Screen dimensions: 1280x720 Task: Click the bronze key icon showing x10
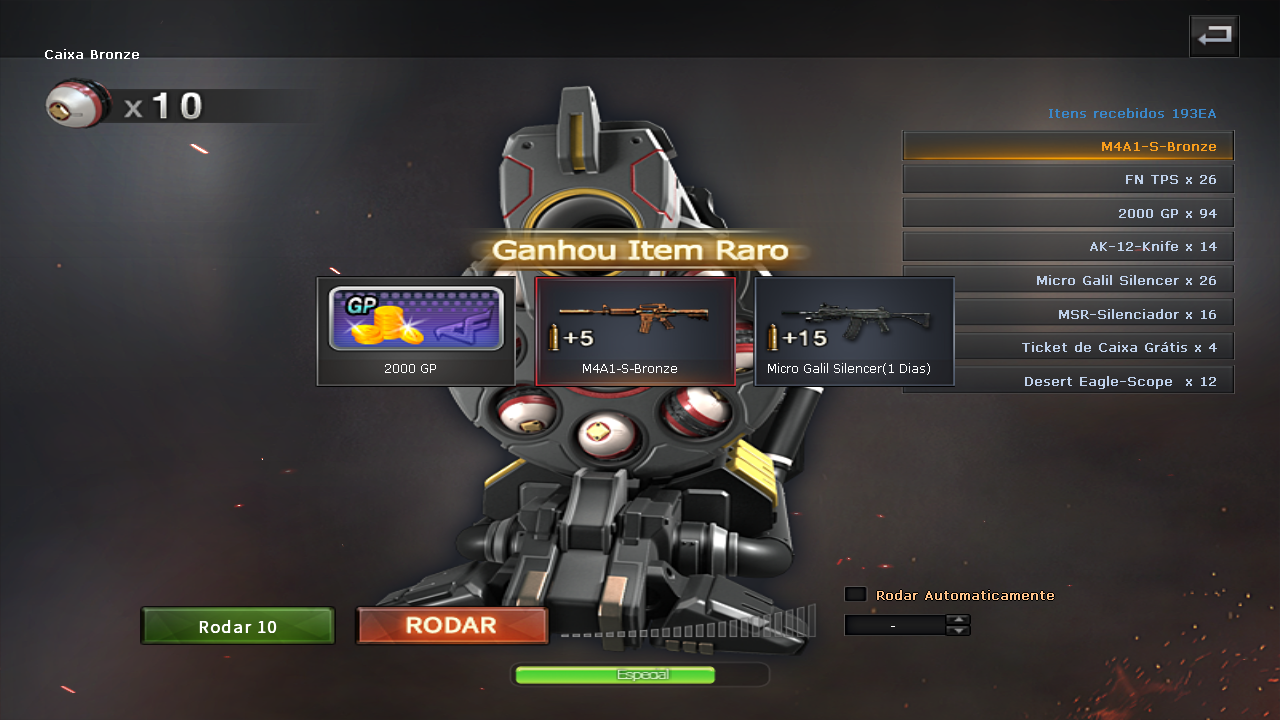(77, 102)
